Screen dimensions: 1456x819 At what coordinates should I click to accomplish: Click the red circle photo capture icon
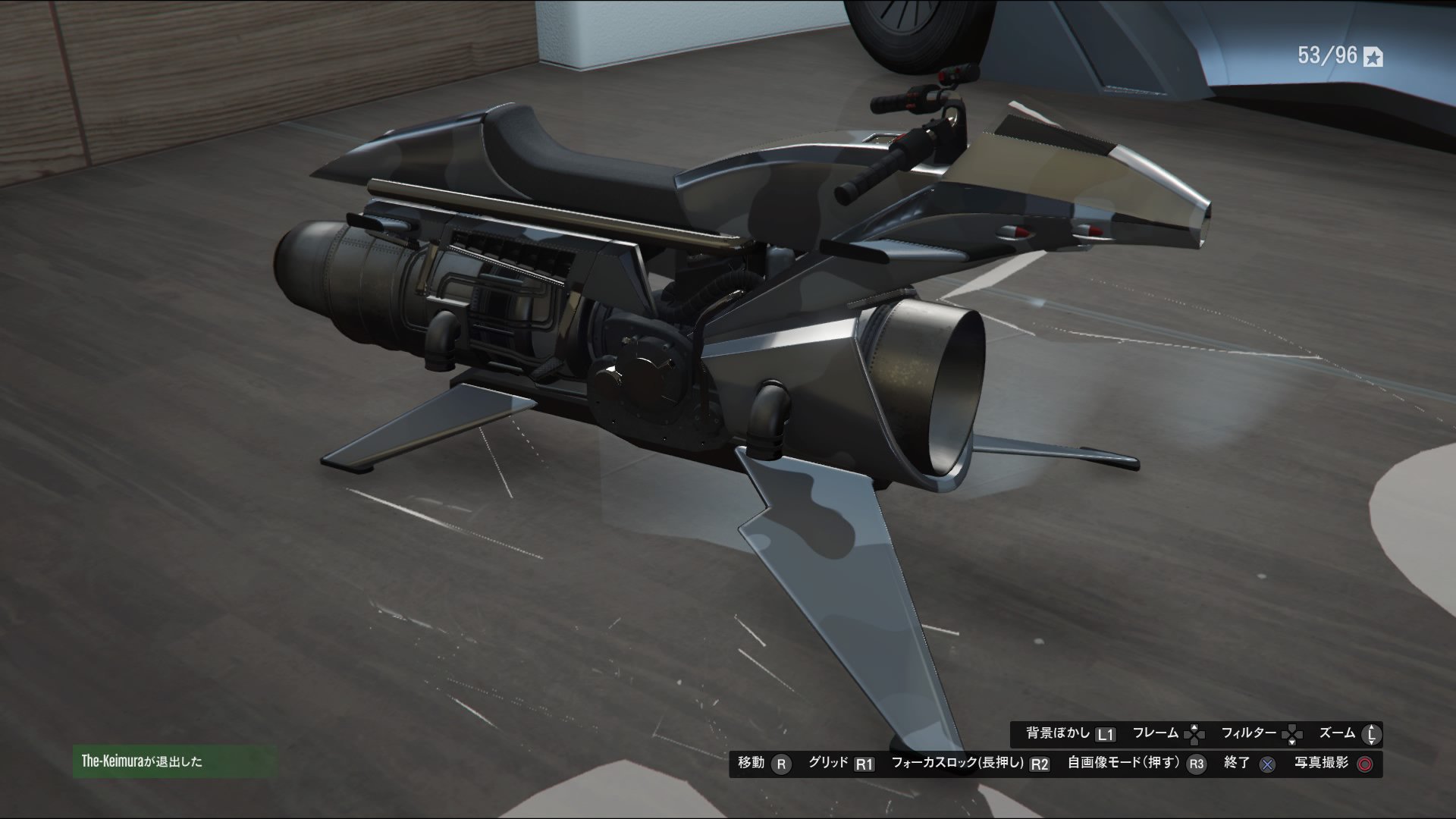pyautogui.click(x=1365, y=764)
